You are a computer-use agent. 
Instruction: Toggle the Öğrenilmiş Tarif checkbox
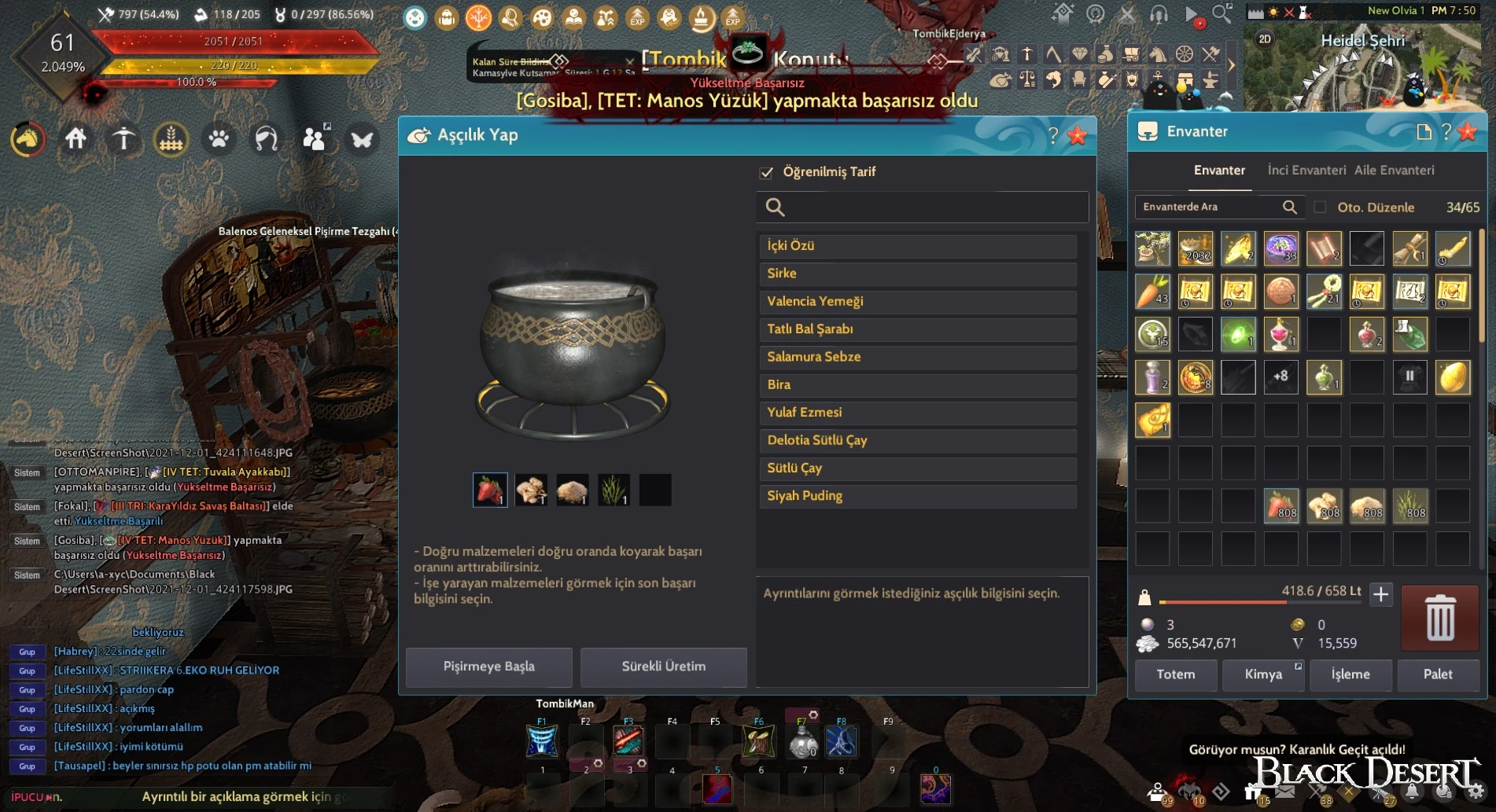(x=767, y=172)
